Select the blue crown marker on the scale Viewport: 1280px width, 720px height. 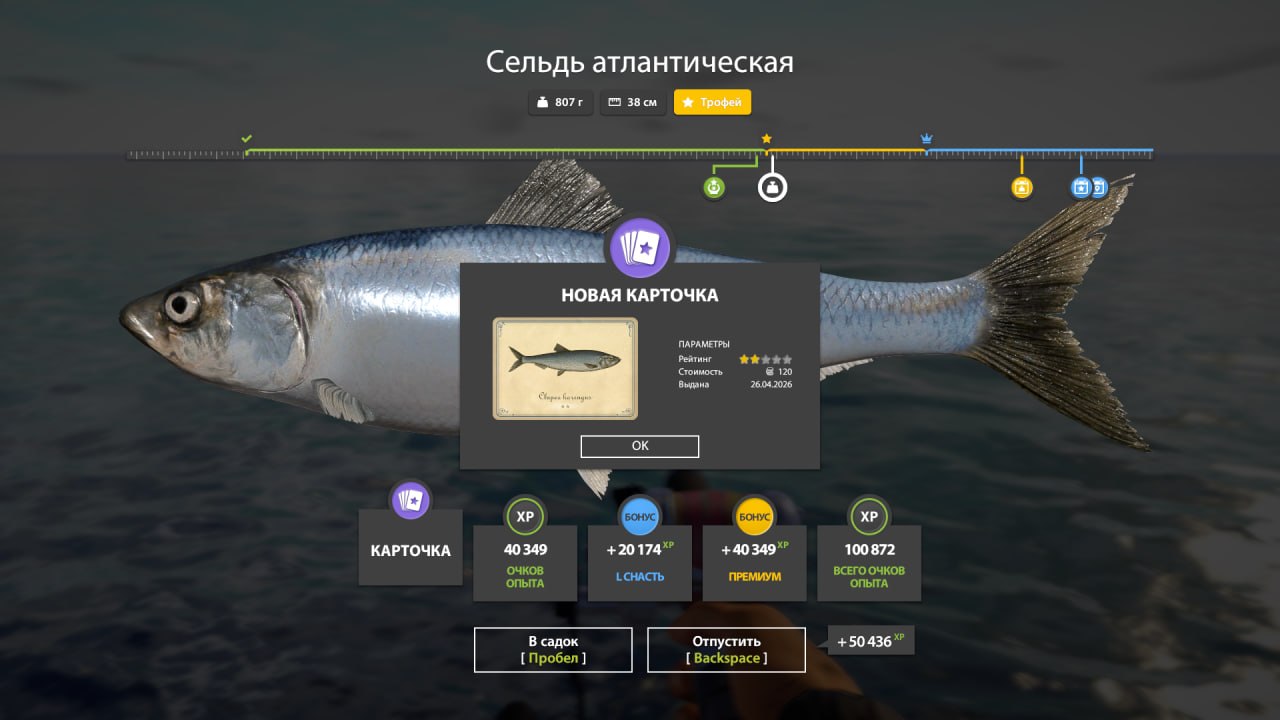tap(925, 139)
